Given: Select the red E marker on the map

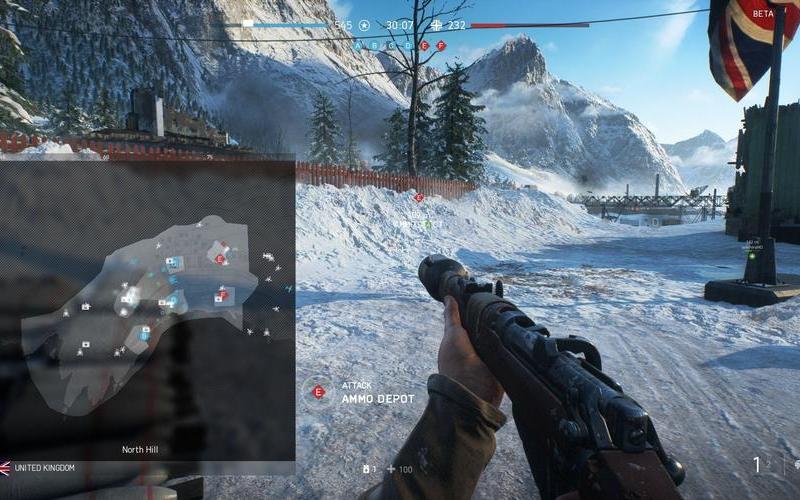Looking at the screenshot, I should (220, 259).
